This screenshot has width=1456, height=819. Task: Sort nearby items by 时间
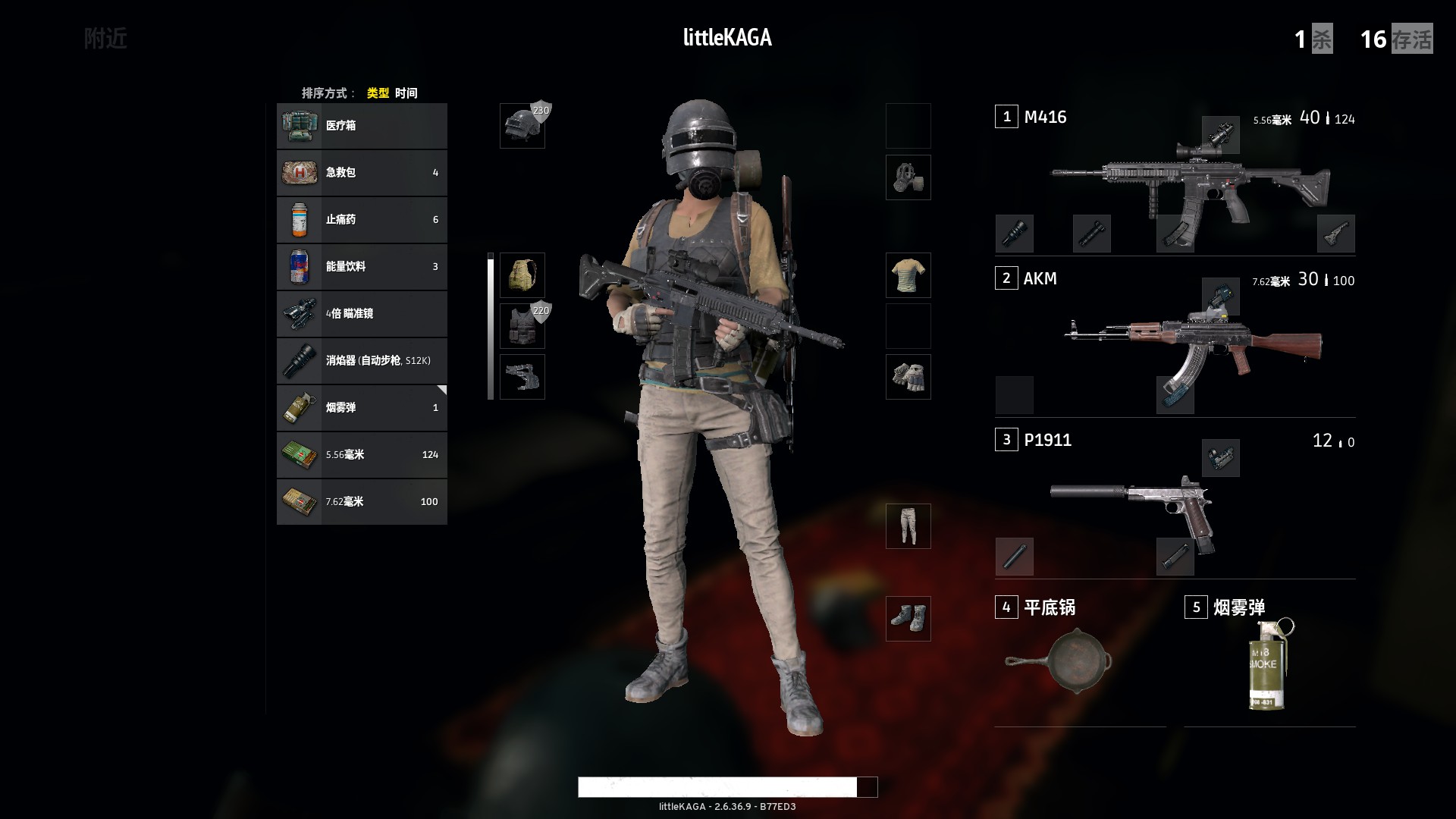(406, 93)
